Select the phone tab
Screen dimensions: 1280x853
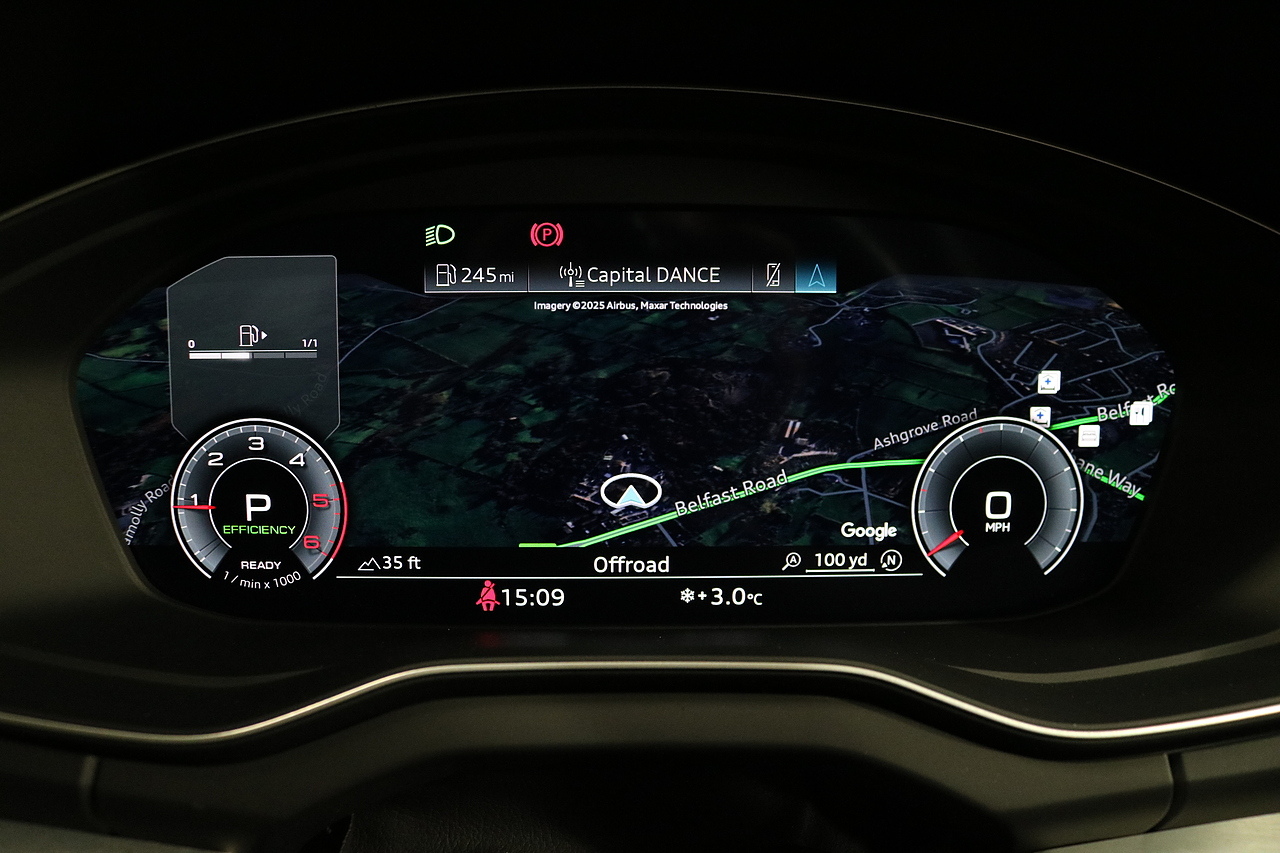773,276
